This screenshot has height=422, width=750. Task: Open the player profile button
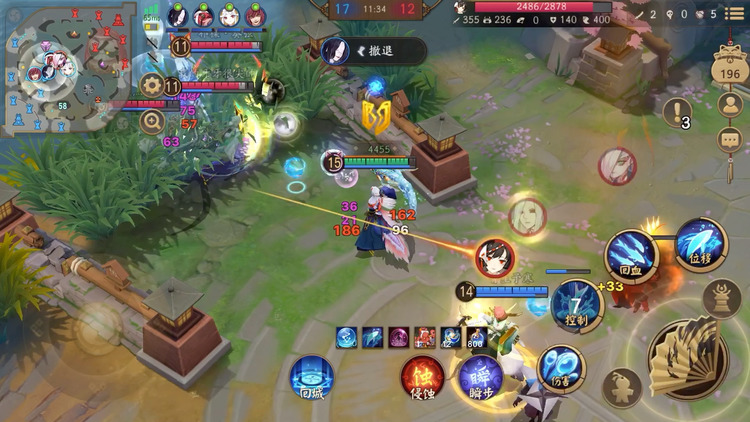pos(730,105)
